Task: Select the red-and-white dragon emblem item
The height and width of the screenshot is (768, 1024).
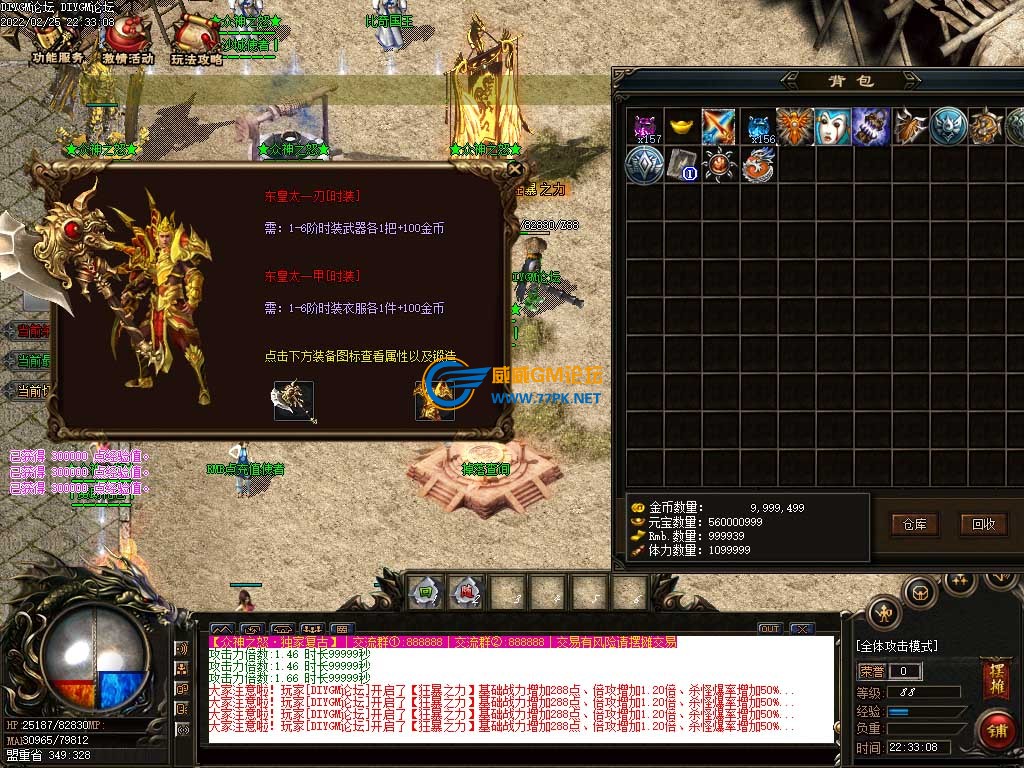Action: tap(758, 165)
